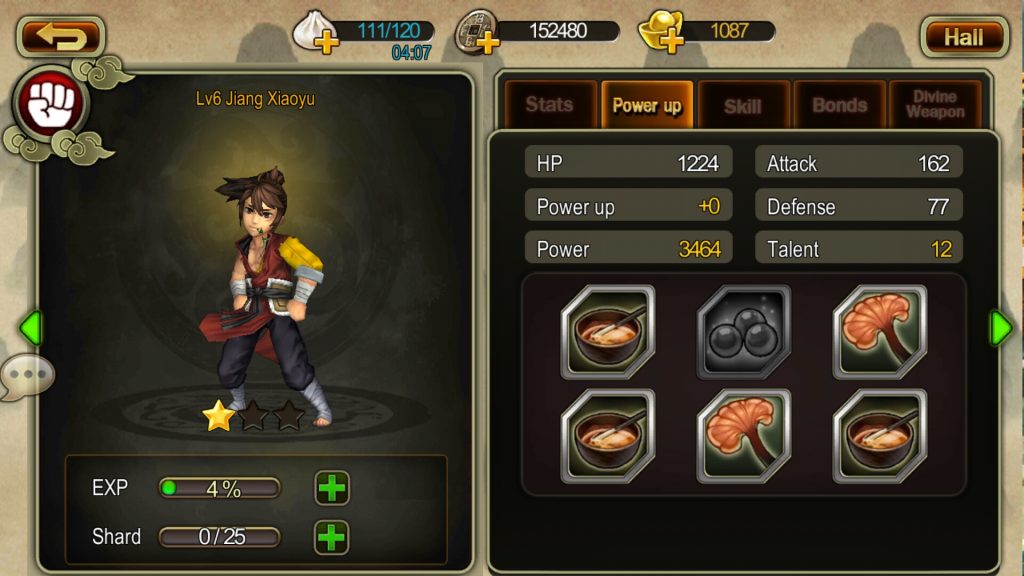Image resolution: width=1024 pixels, height=576 pixels.
Task: View the Bonds tab
Action: 838,105
